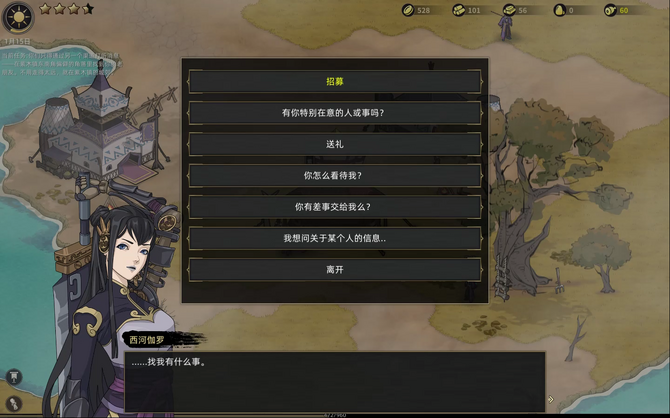
Task: Click the round button left of portrait
Action: pyautogui.click(x=14, y=376)
